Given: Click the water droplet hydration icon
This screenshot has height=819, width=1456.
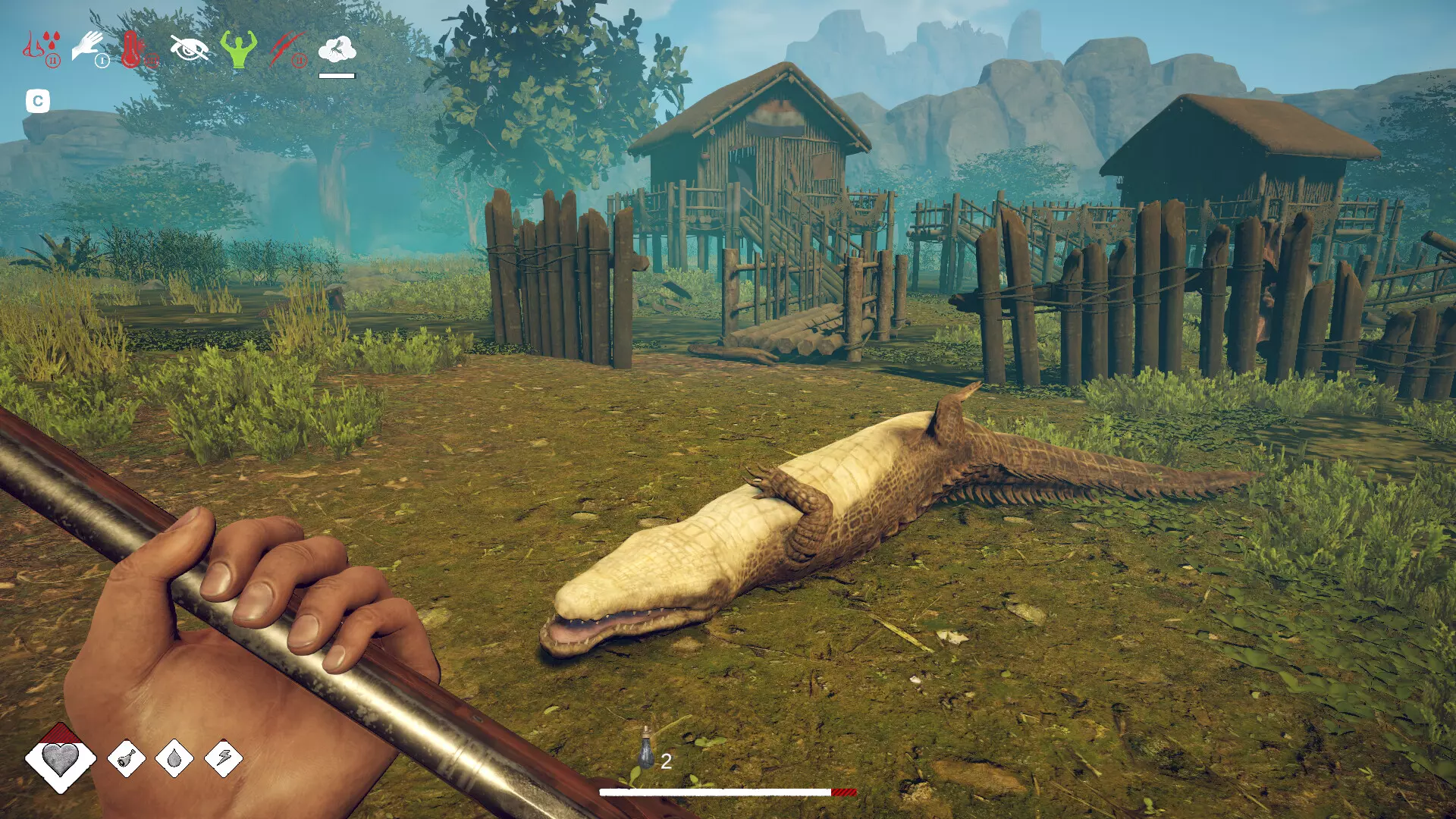Looking at the screenshot, I should 174,758.
